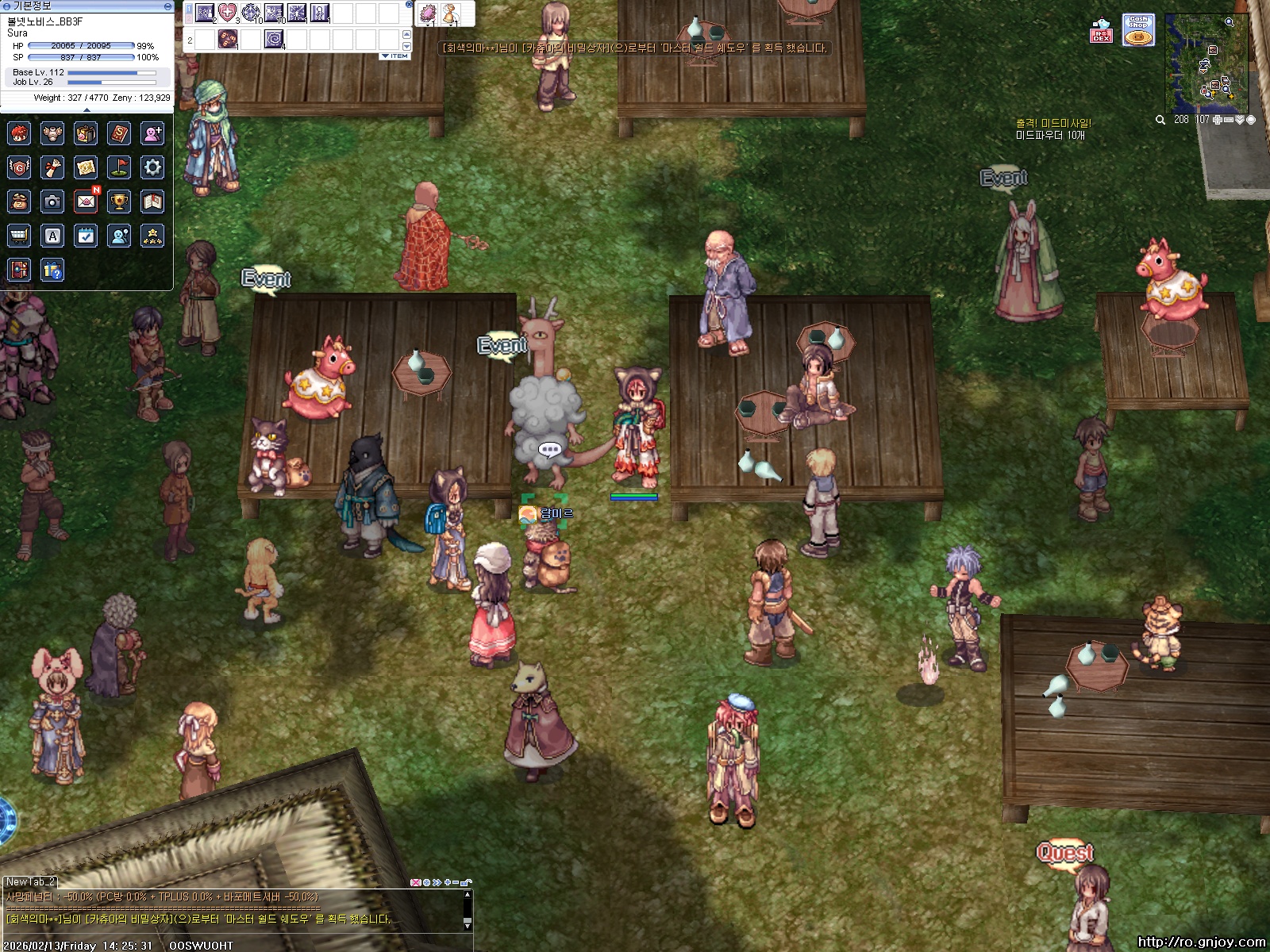
Task: Use the spiral skill in second hotbar row
Action: click(274, 39)
